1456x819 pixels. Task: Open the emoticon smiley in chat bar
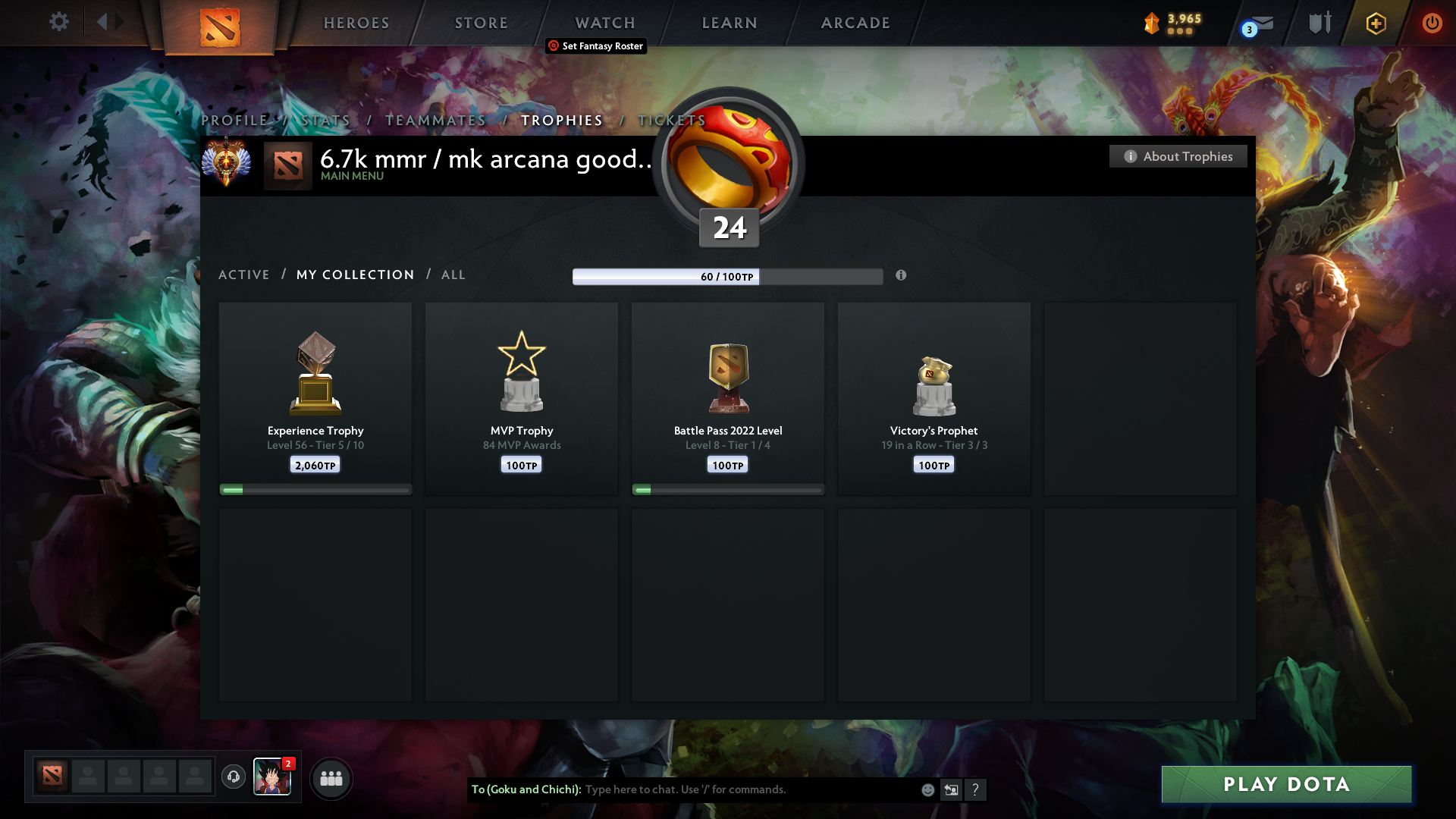(x=927, y=789)
